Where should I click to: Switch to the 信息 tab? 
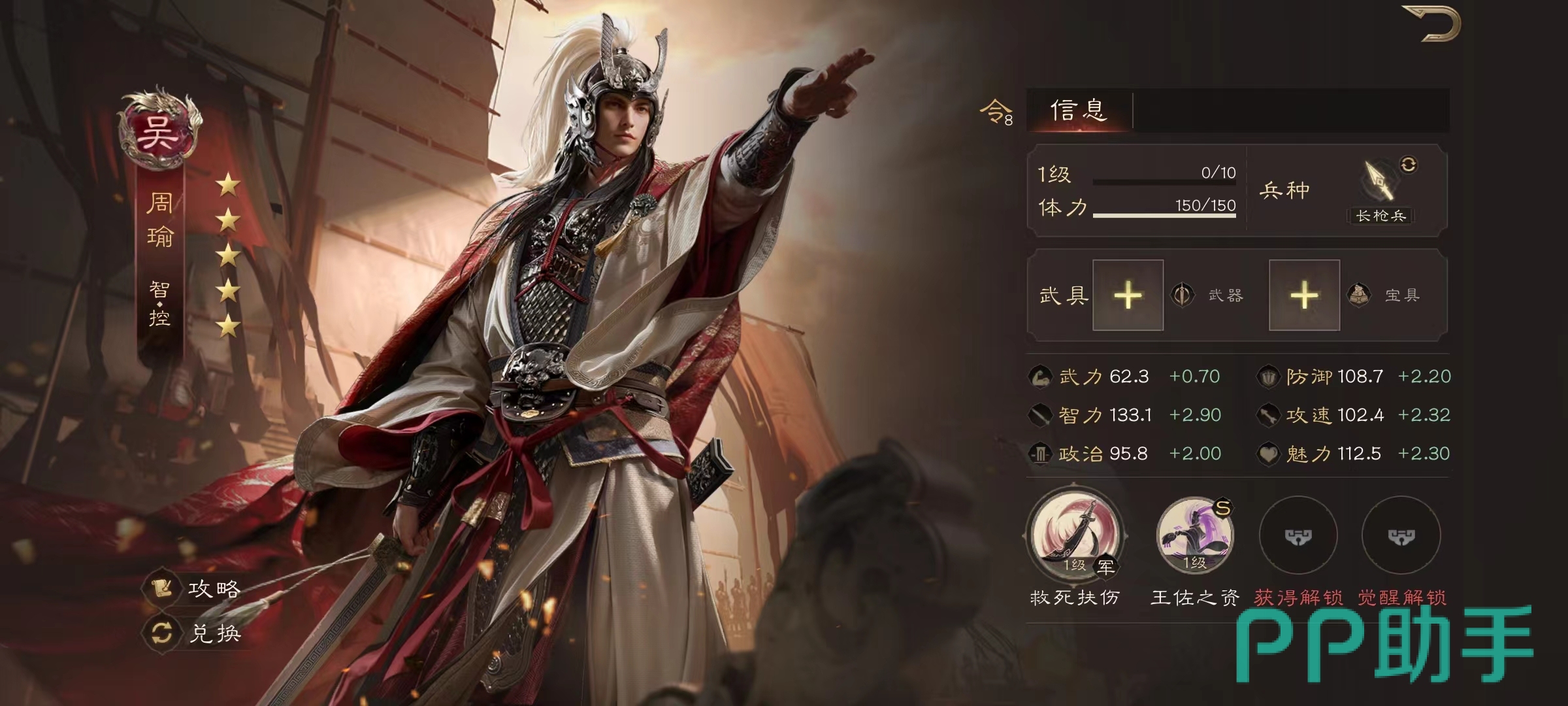point(1079,110)
